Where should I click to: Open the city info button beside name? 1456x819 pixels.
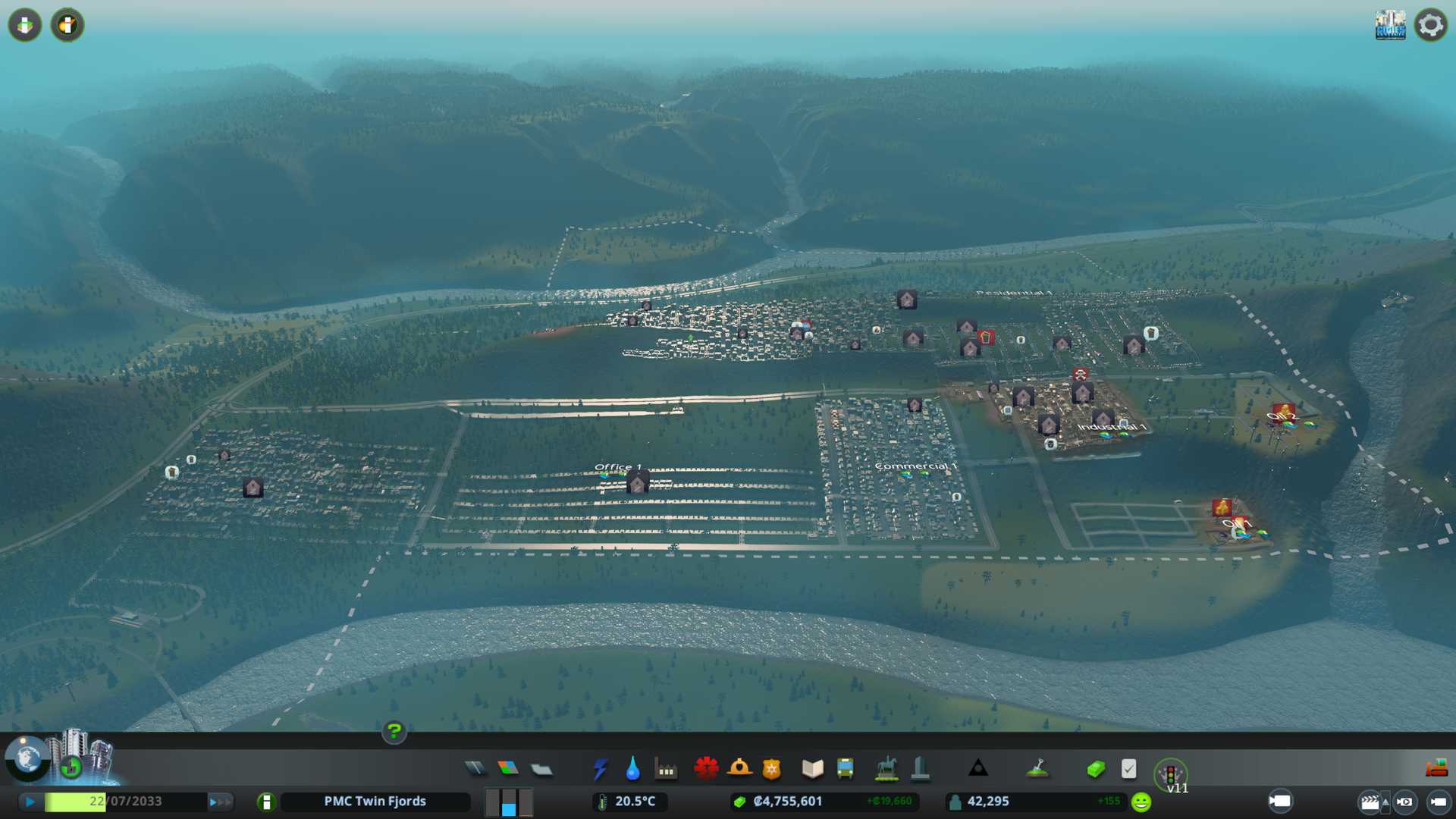coord(266,802)
